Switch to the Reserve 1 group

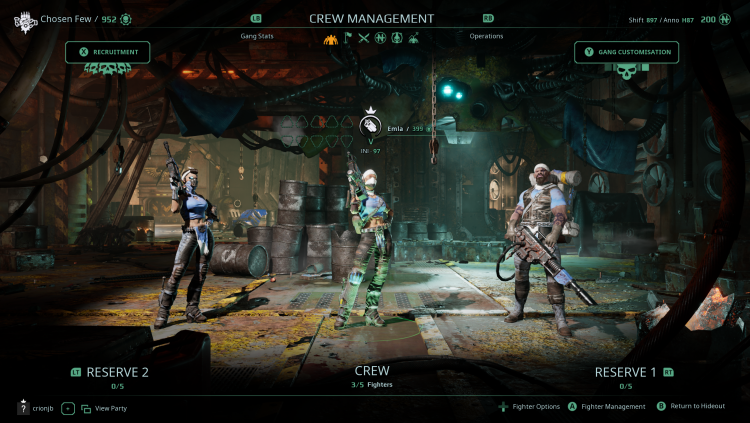click(x=625, y=372)
